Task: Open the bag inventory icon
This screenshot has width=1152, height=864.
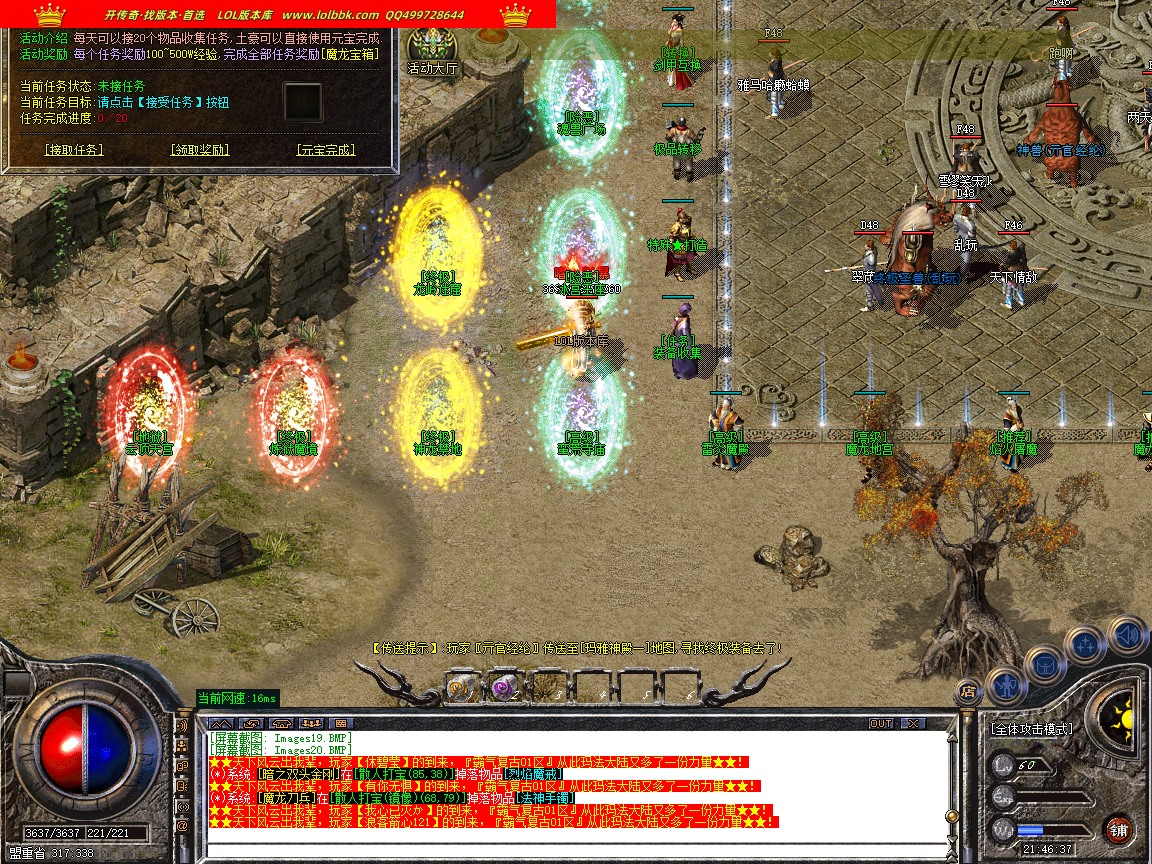Action: coord(1045,665)
